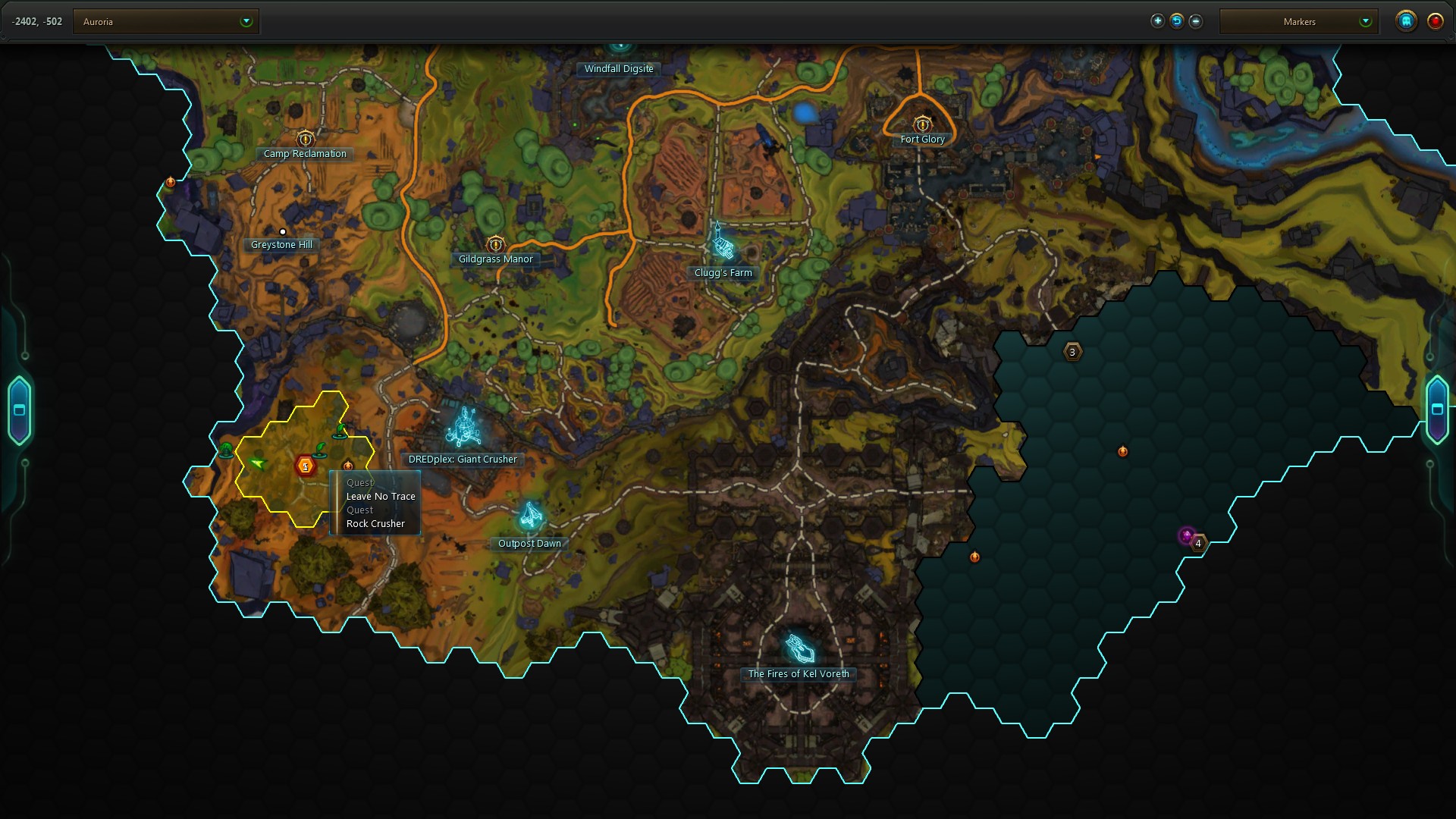Toggle the blue ghost button

(1406, 21)
